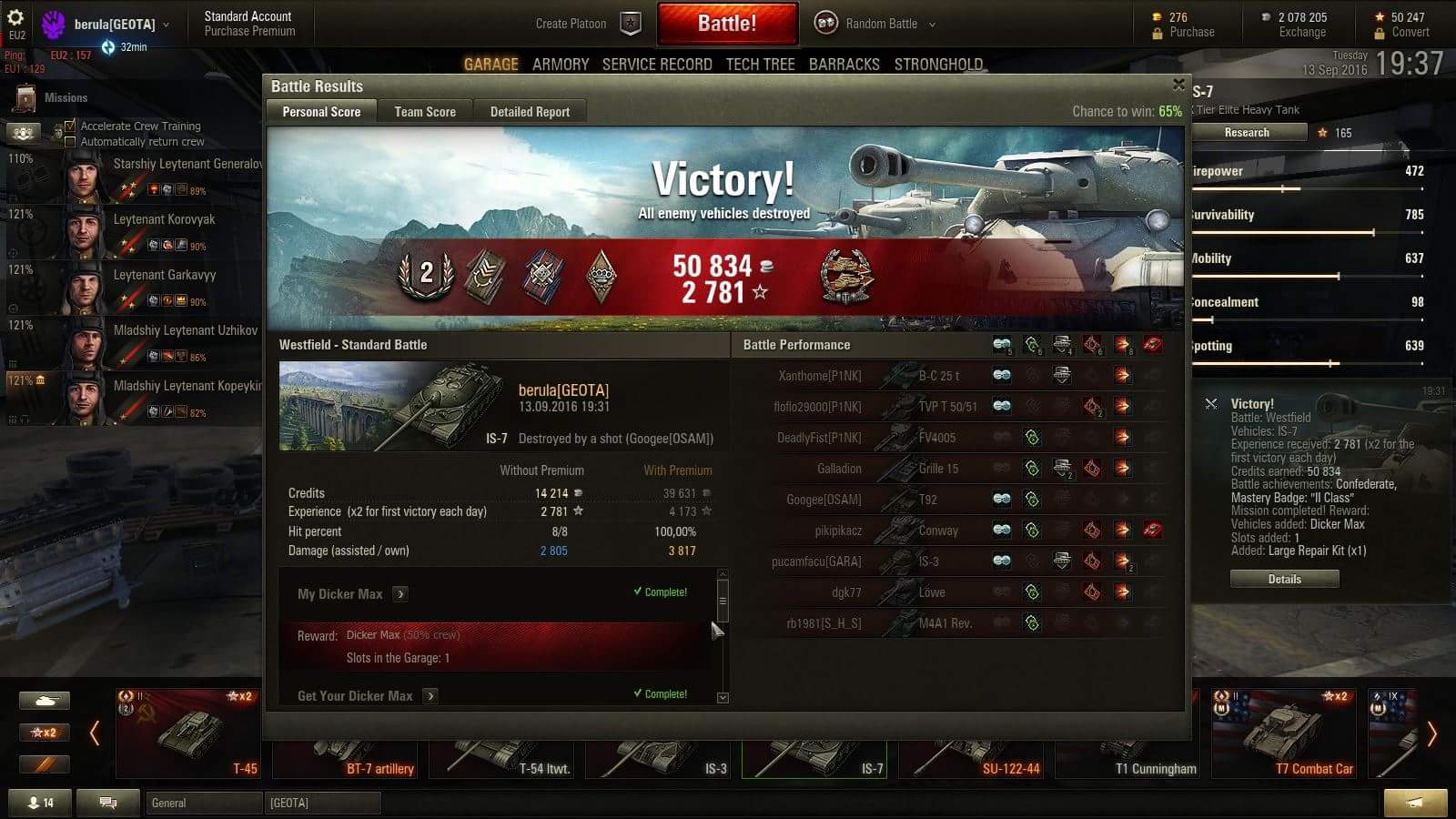Open the Detailed Report tab
Image resolution: width=1456 pixels, height=819 pixels.
coord(530,112)
